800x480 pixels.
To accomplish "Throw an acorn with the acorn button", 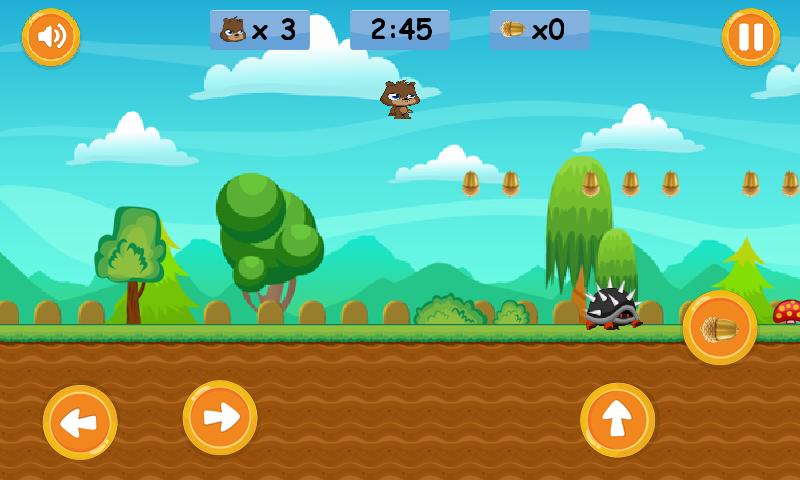I will tap(720, 328).
